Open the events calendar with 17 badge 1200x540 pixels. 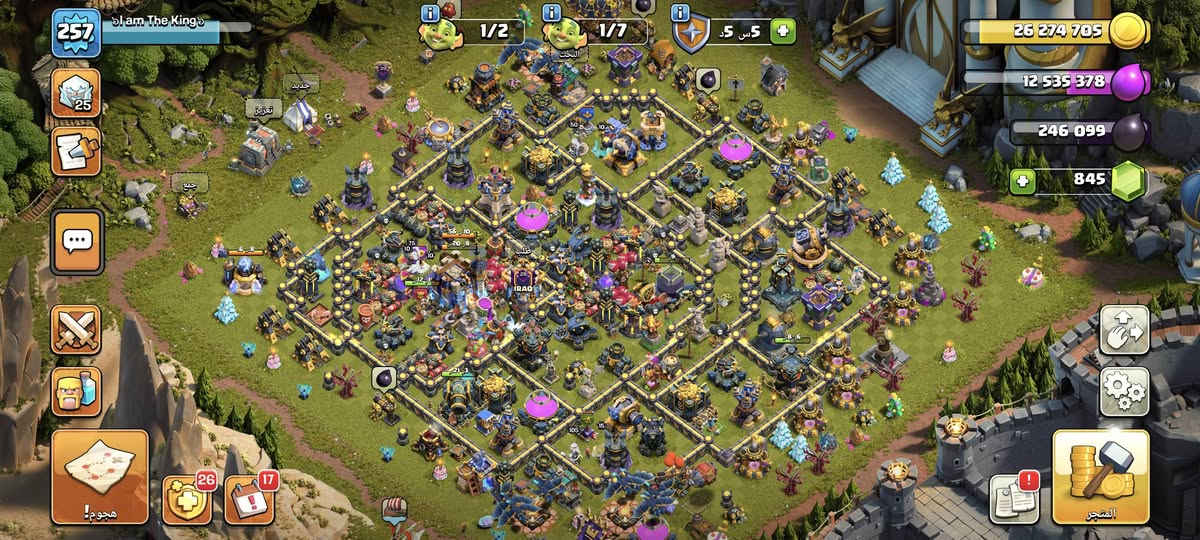point(249,498)
